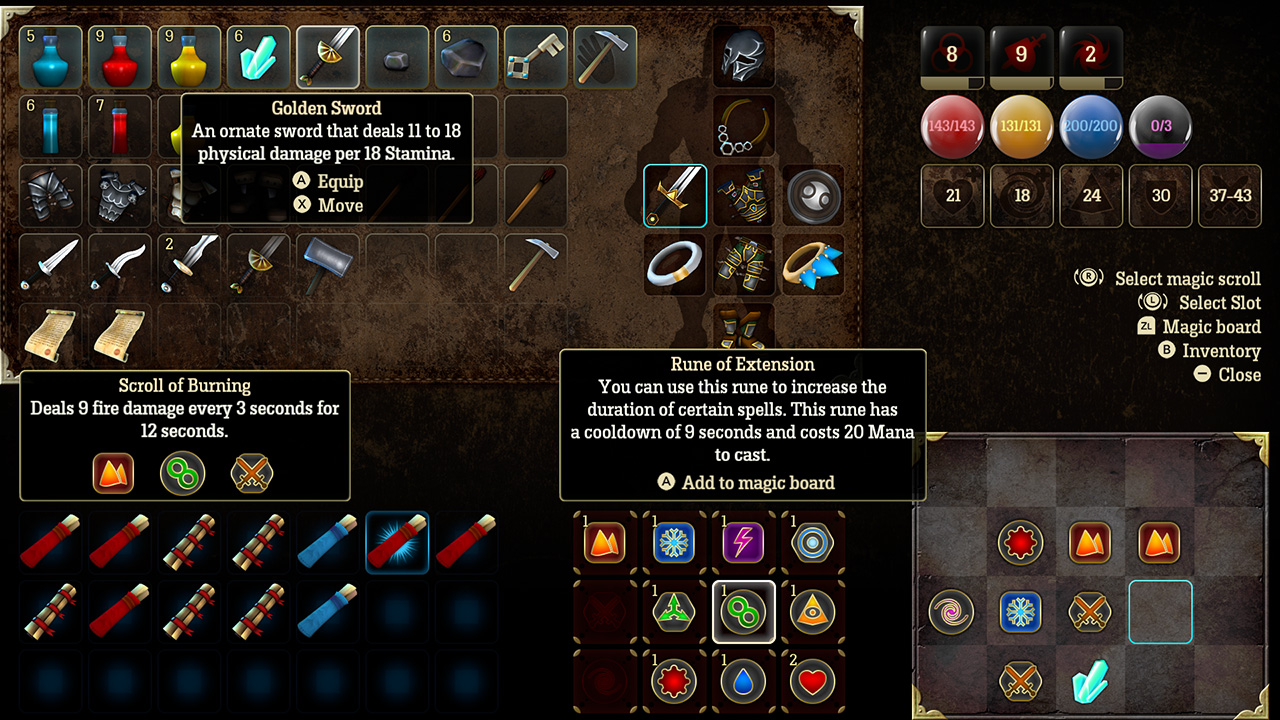Select the blue water drop rune
1280x720 pixels.
pos(743,682)
